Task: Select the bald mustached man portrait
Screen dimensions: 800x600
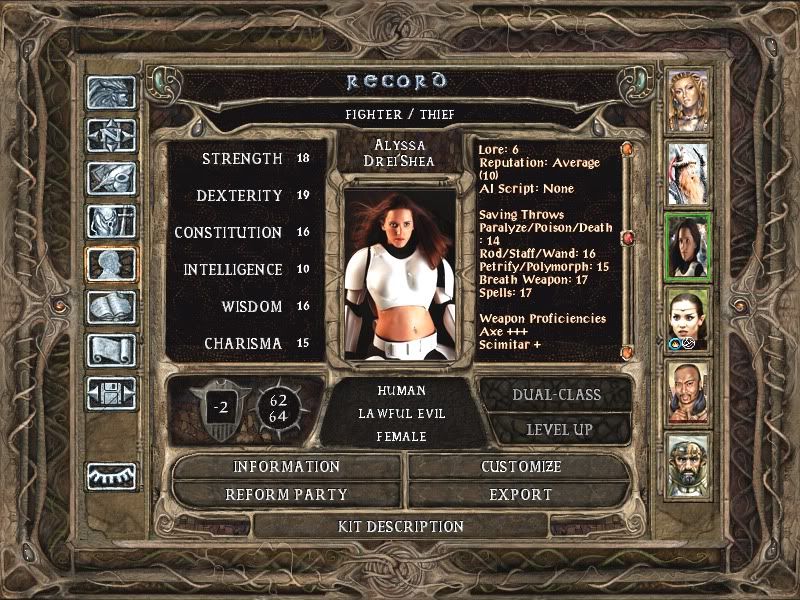Action: tap(688, 392)
